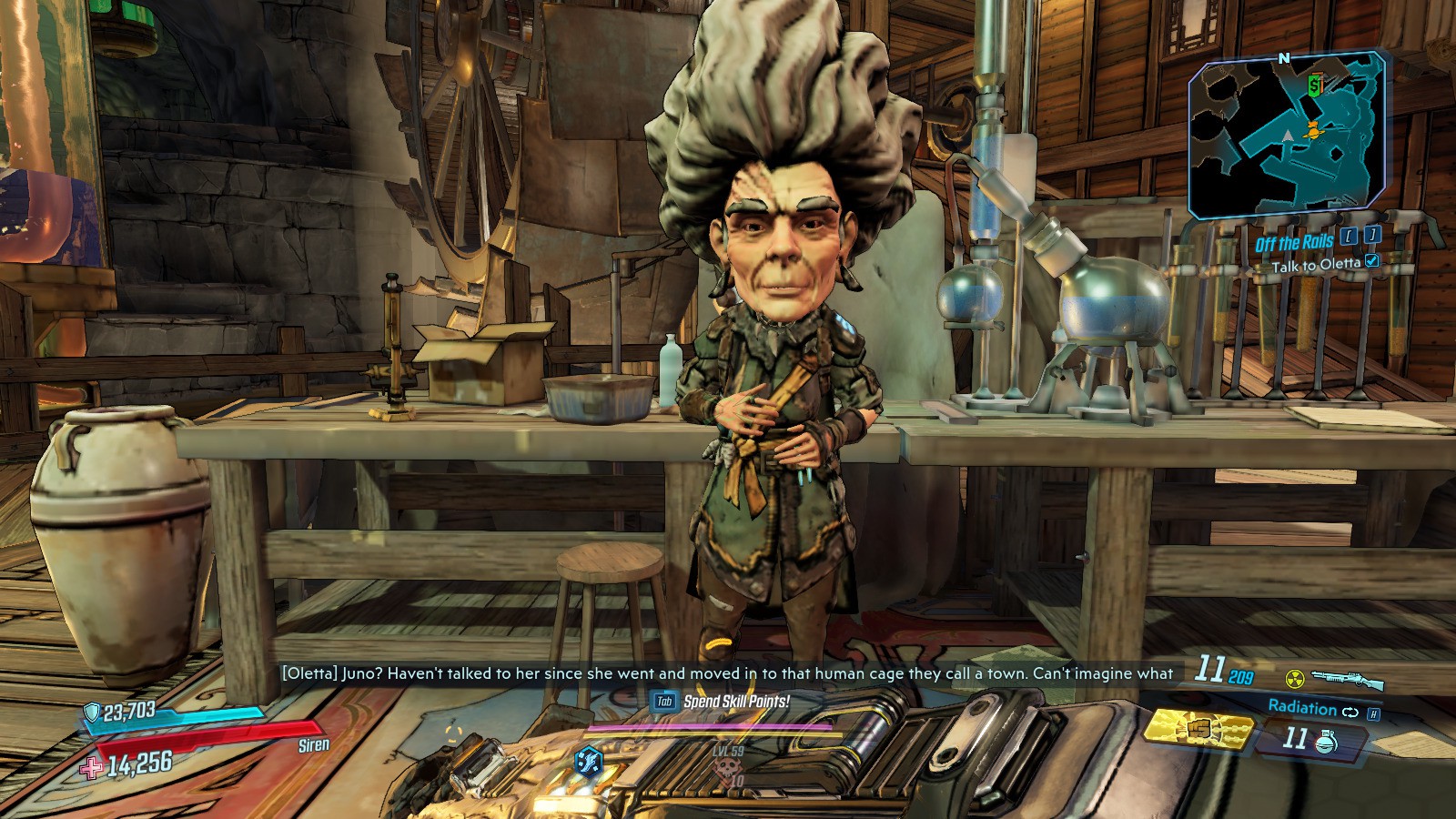Click the blue hexagon skill icon

click(x=589, y=761)
